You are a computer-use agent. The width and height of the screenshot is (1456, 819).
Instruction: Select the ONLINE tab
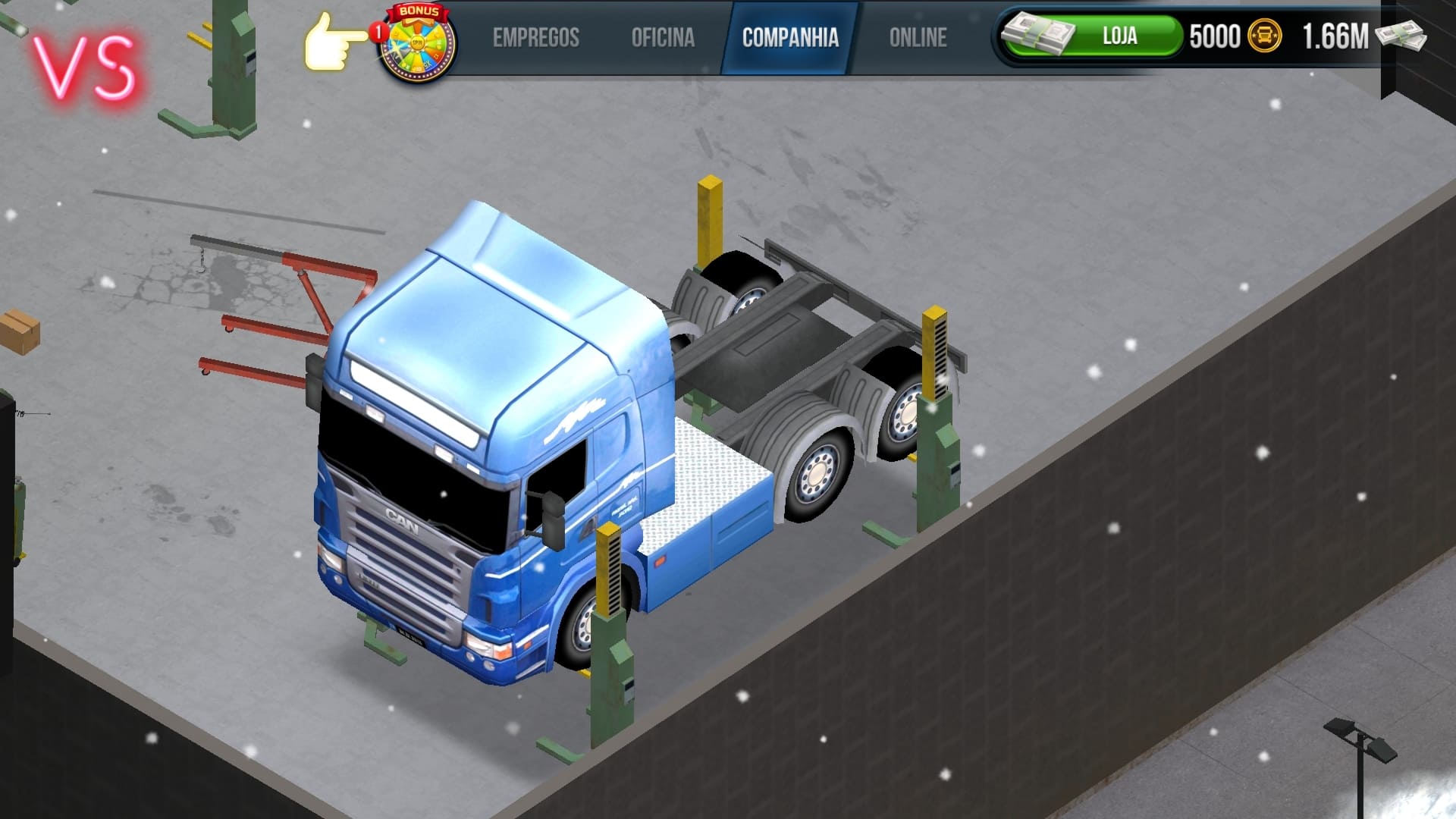click(x=918, y=36)
